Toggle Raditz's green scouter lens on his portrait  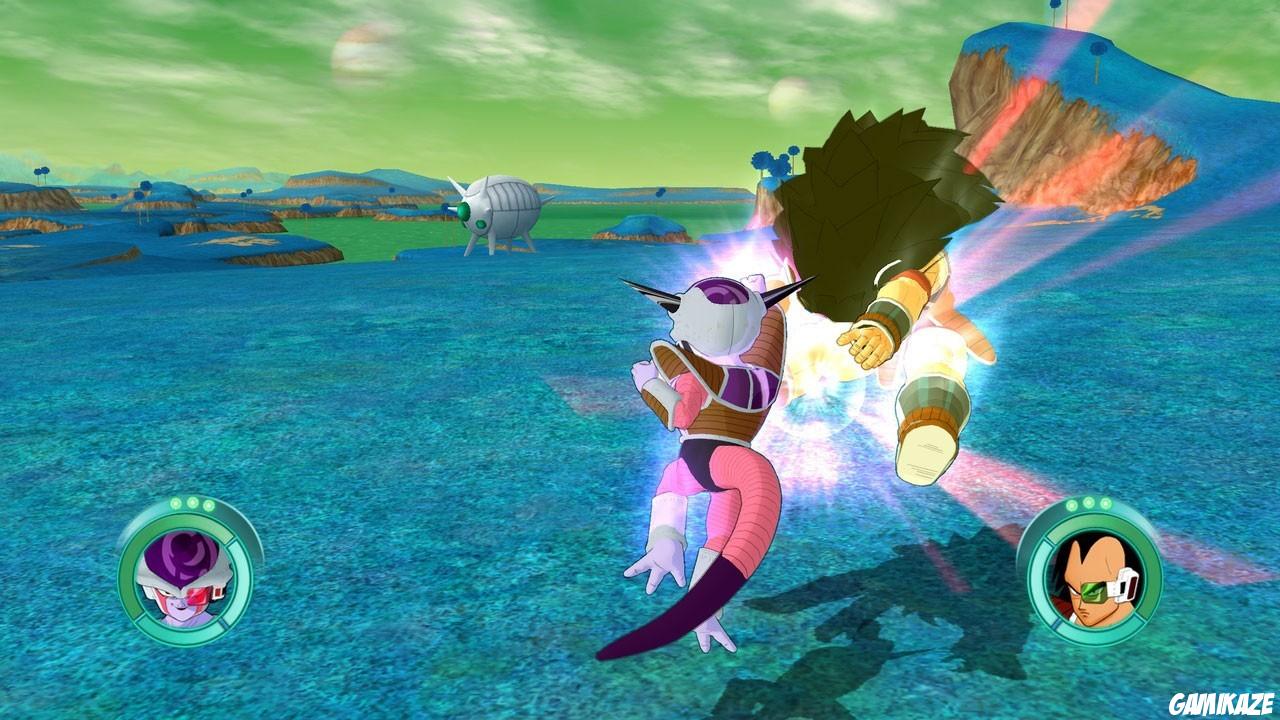(1092, 592)
